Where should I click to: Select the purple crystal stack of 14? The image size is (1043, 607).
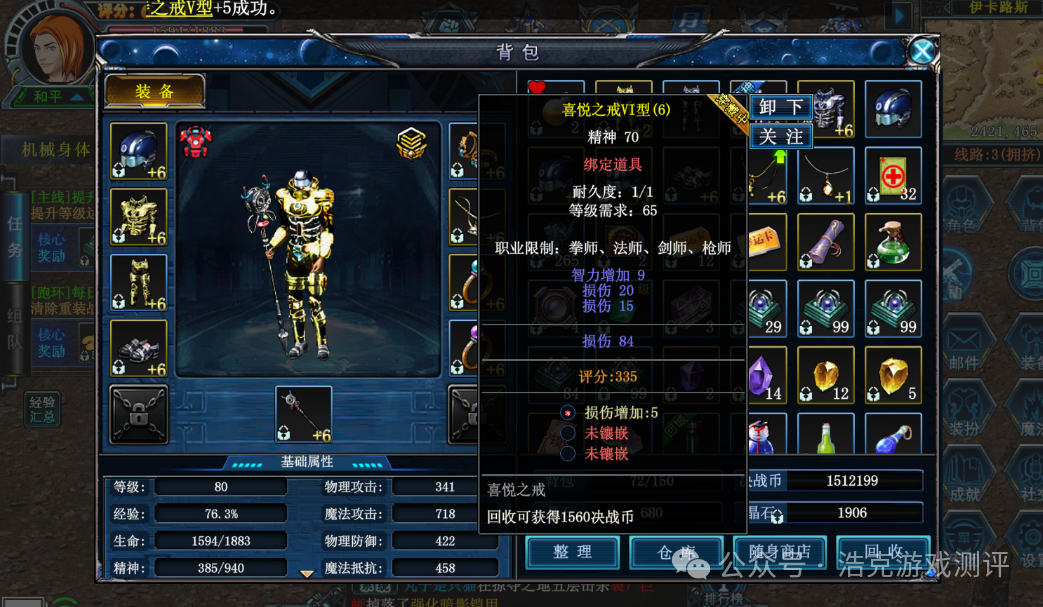pyautogui.click(x=762, y=375)
